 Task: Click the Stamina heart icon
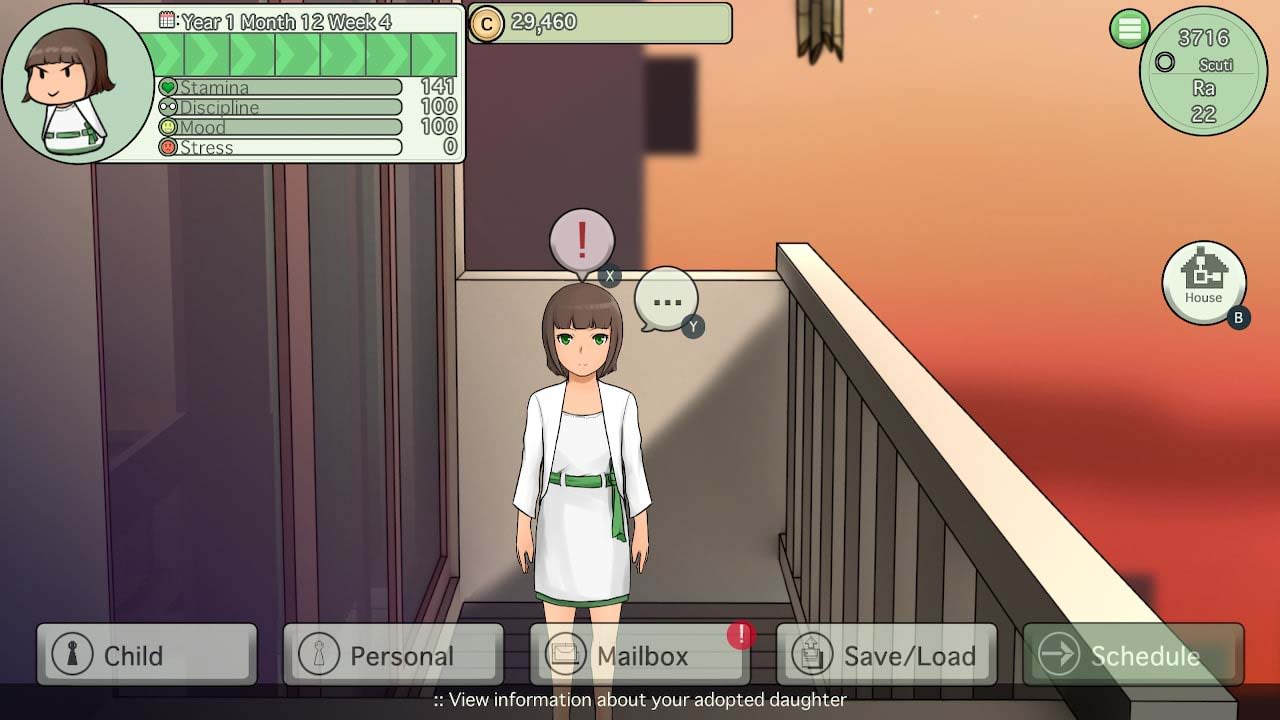tap(168, 87)
